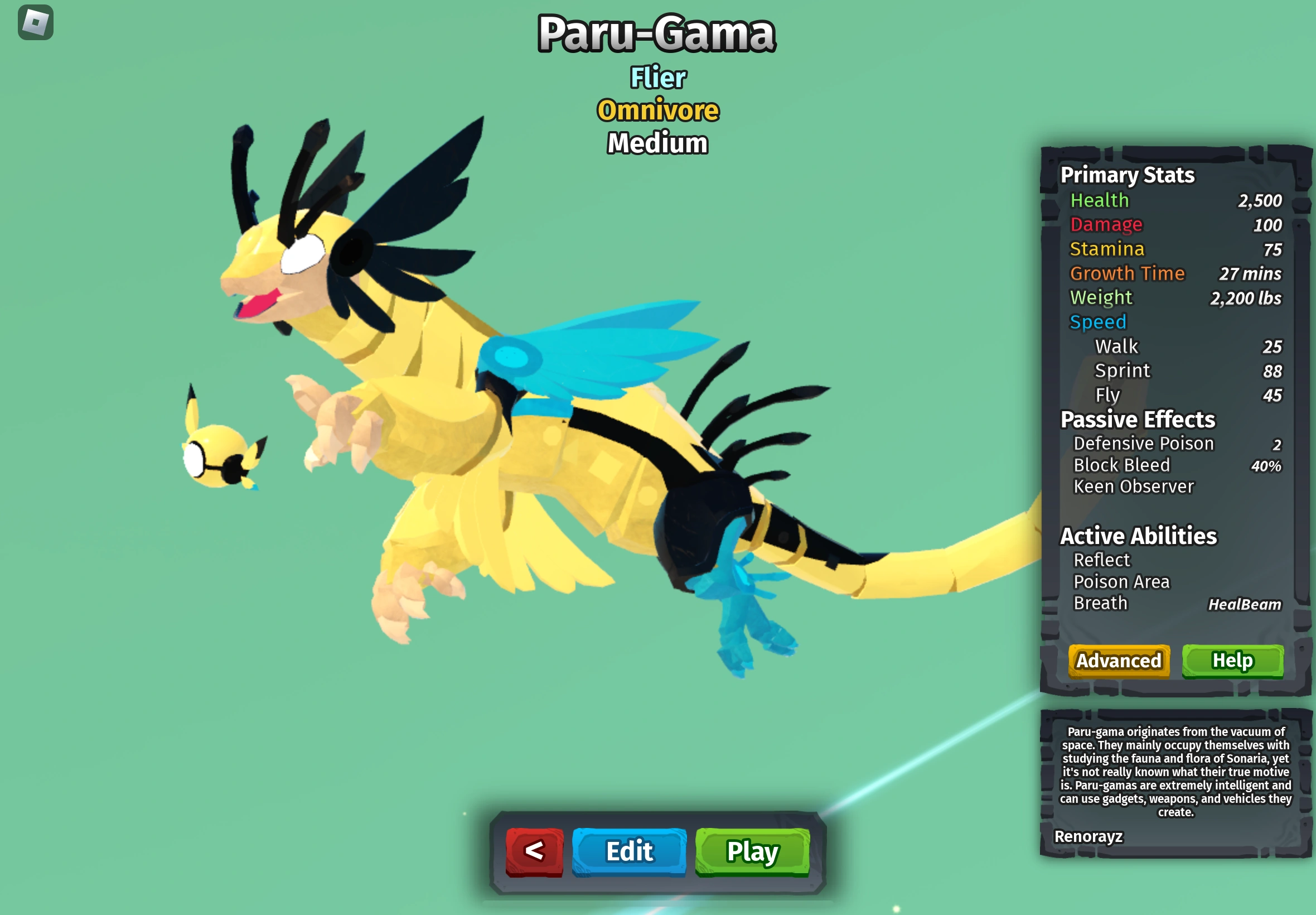
Task: Click the Speed stat label
Action: (1097, 321)
